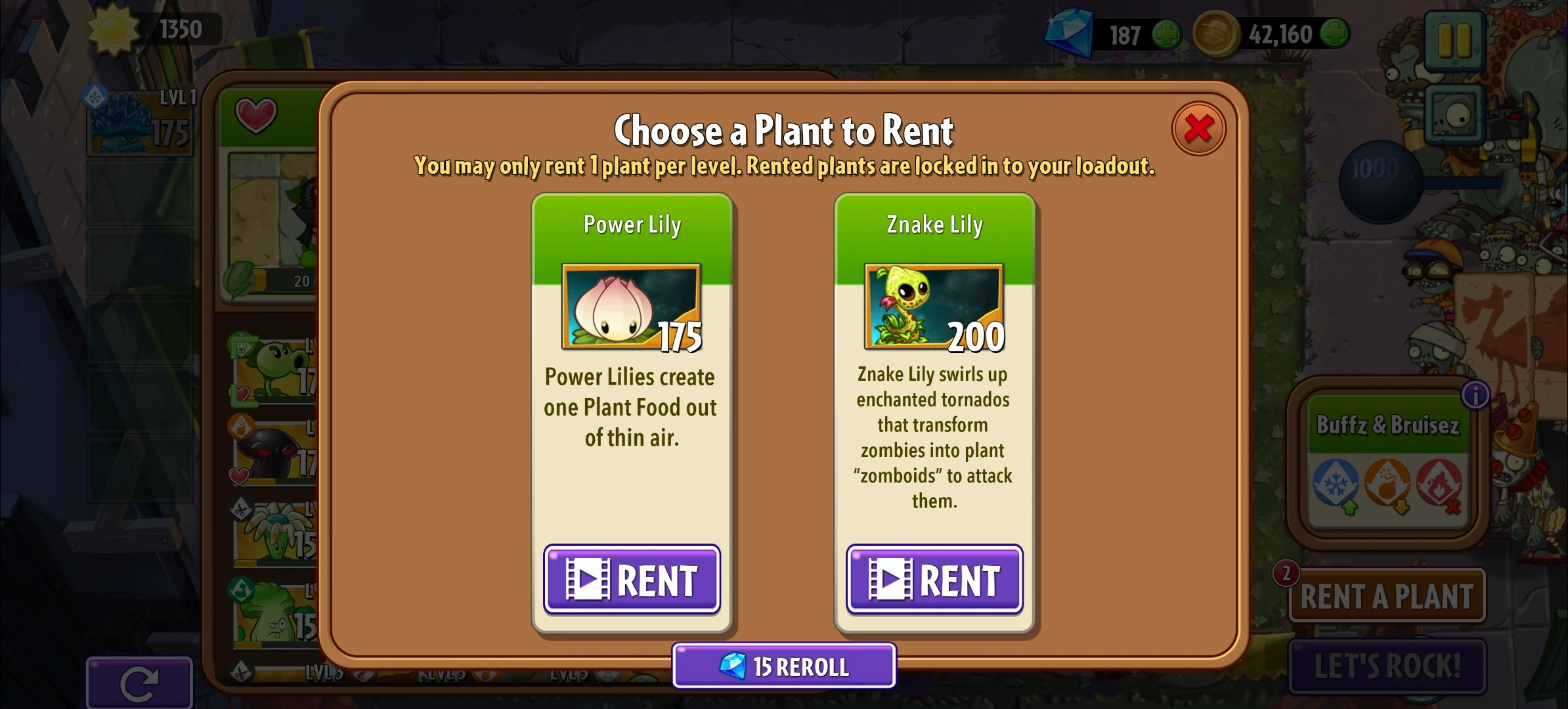
Task: Toggle the dark shroom plant seed slot
Action: click(x=276, y=453)
